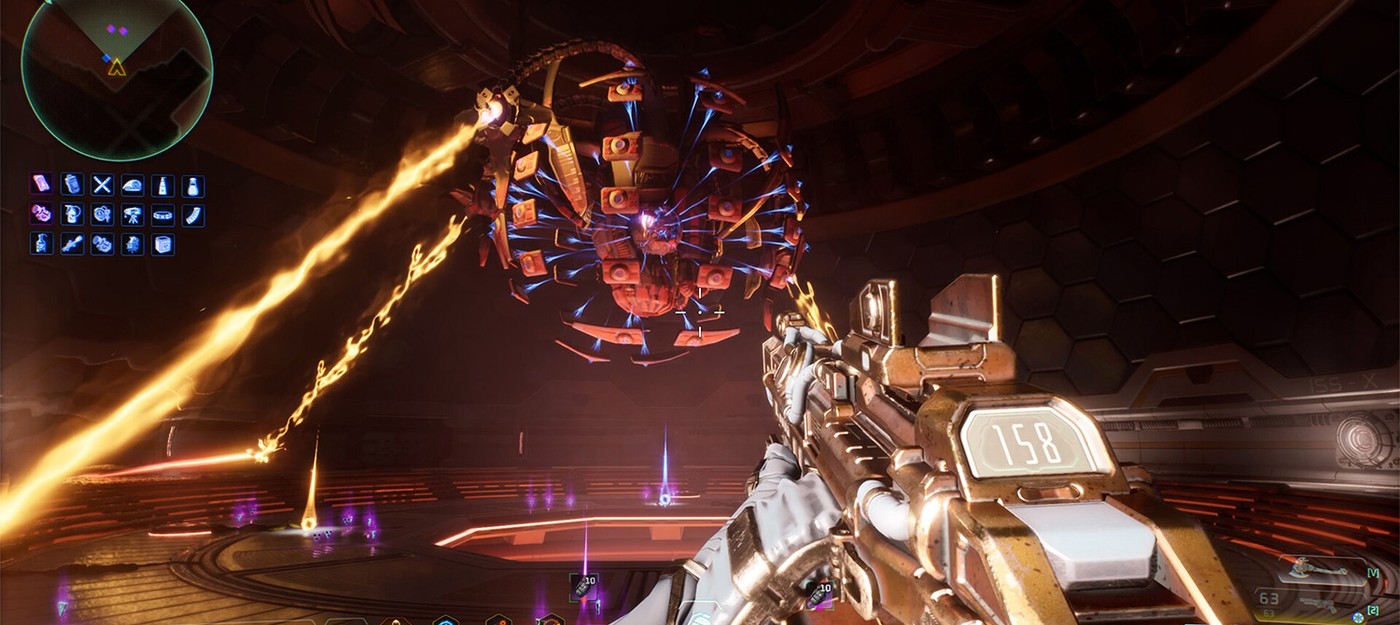Select the camera on tripod icon
The image size is (1400, 625).
click(132, 214)
